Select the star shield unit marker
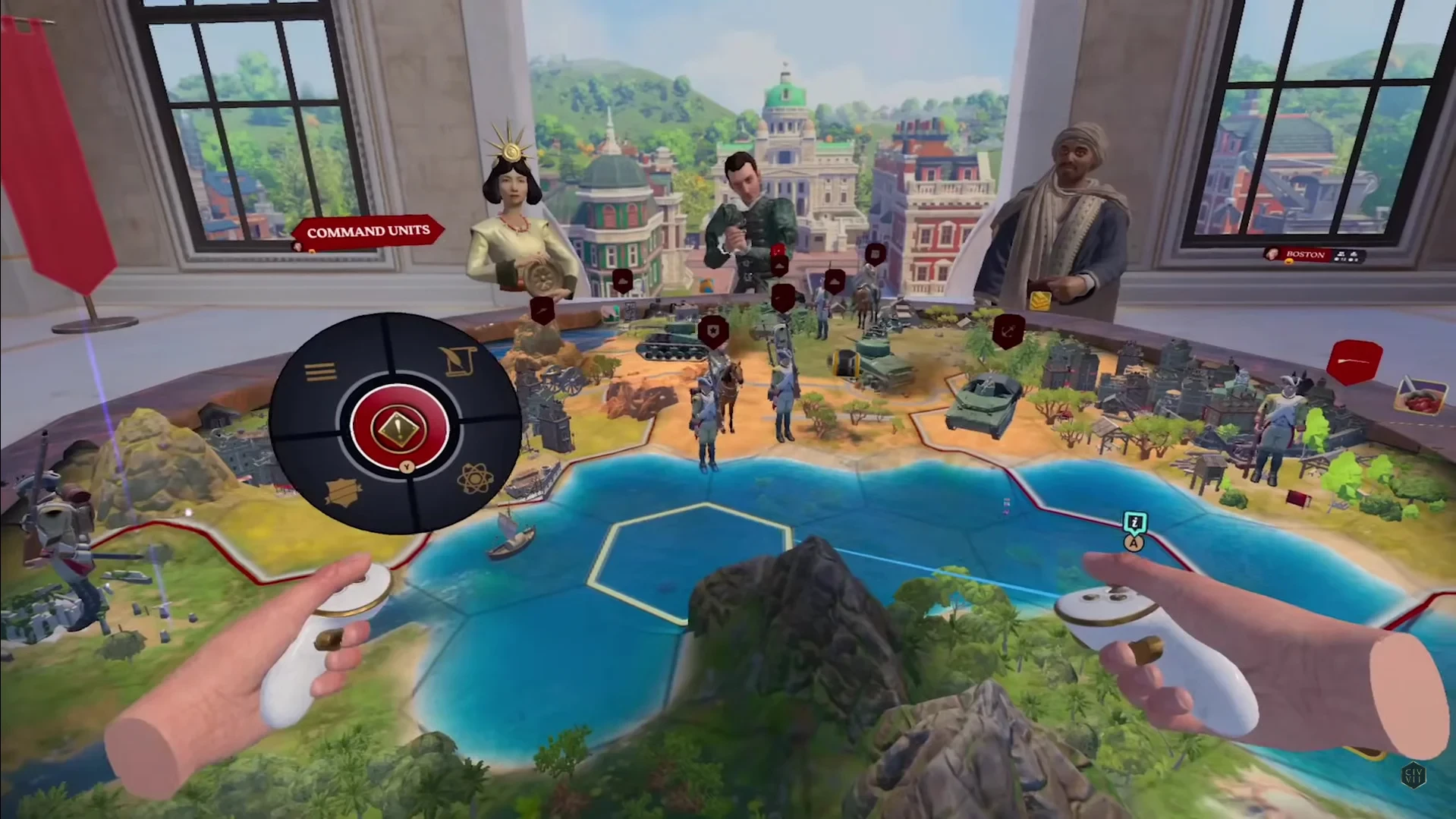 pos(713,331)
